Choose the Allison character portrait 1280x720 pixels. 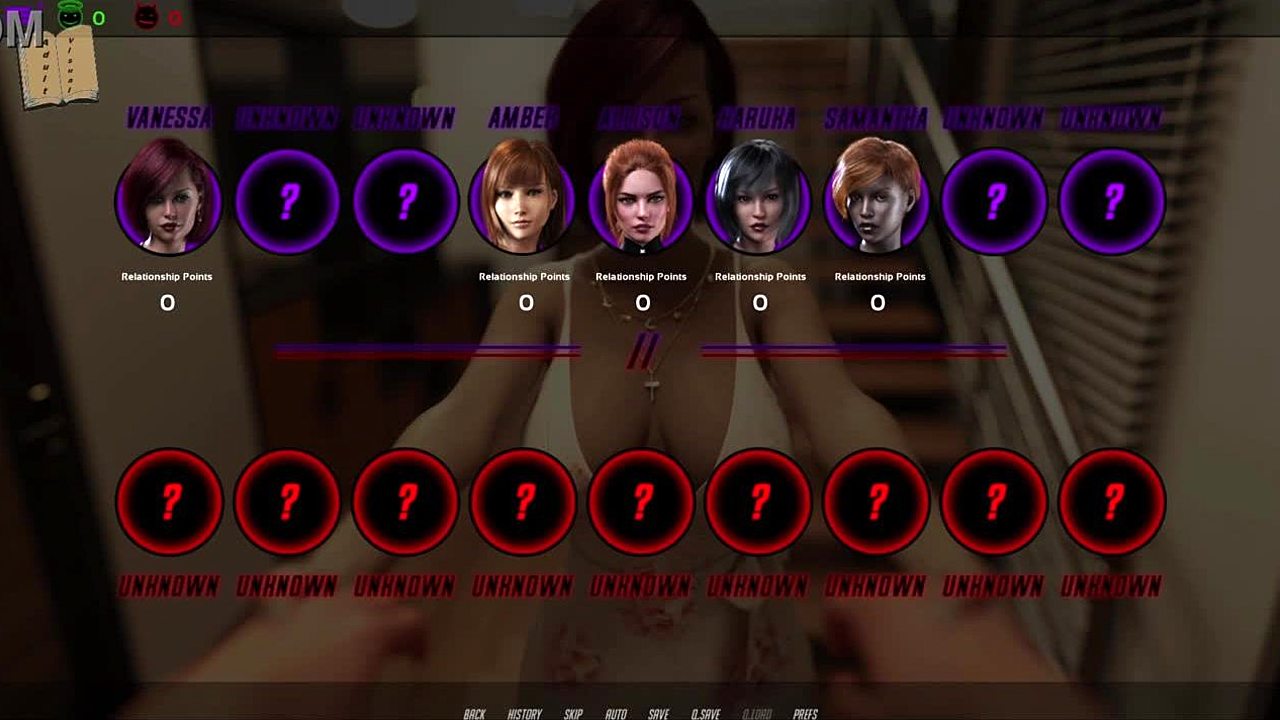tap(641, 201)
